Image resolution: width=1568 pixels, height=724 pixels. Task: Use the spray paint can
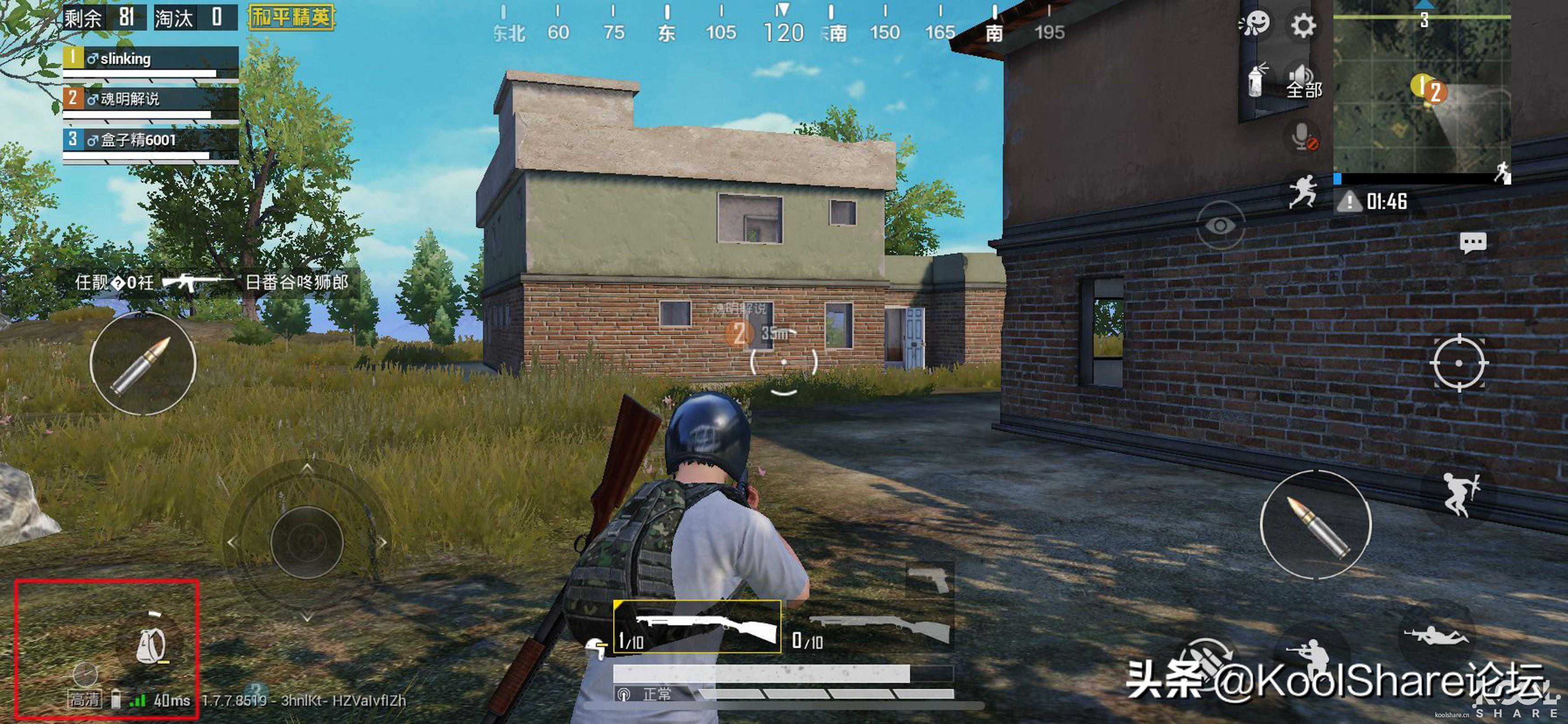tap(1256, 80)
